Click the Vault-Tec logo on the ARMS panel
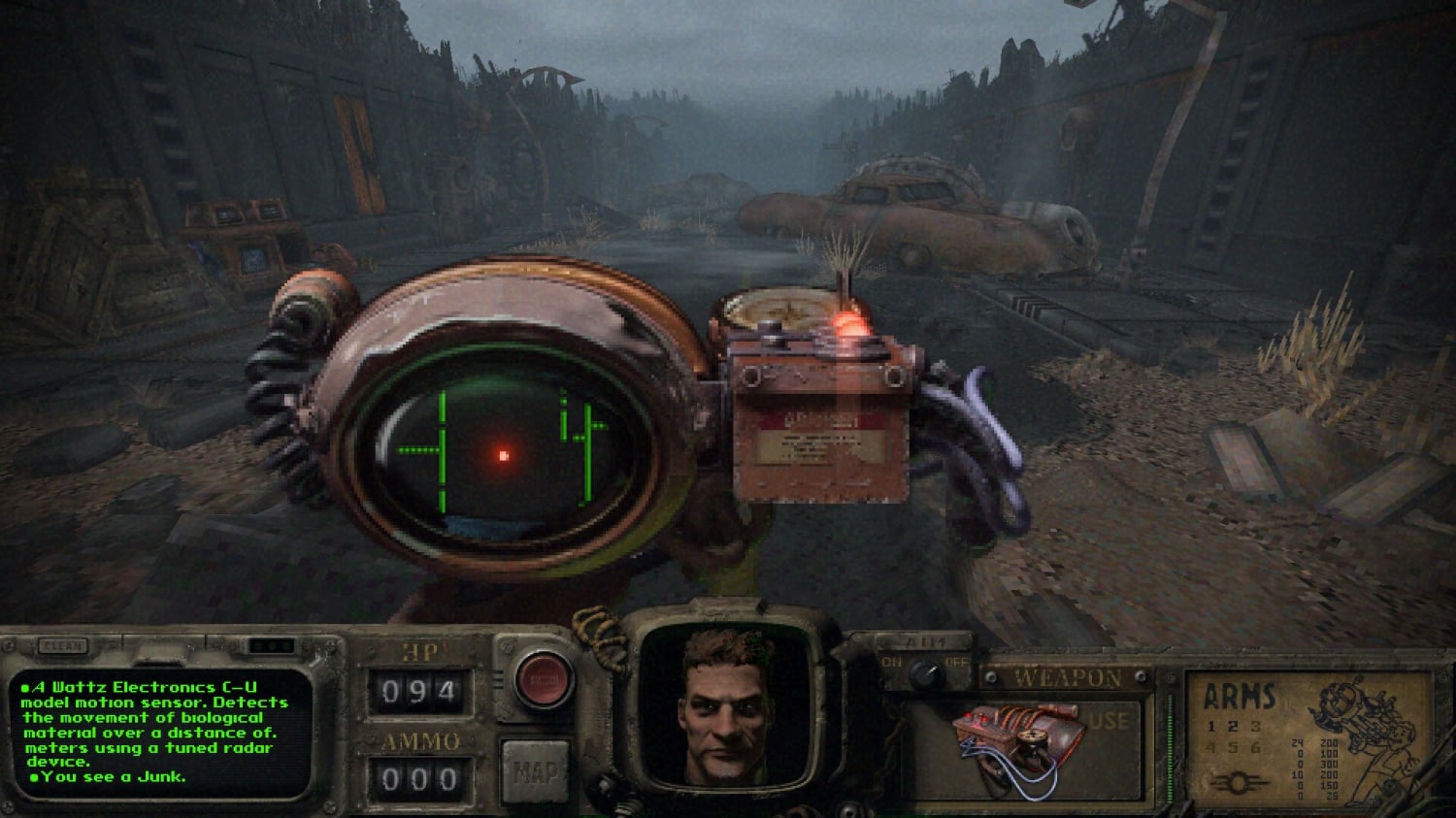1456x818 pixels. [1241, 782]
